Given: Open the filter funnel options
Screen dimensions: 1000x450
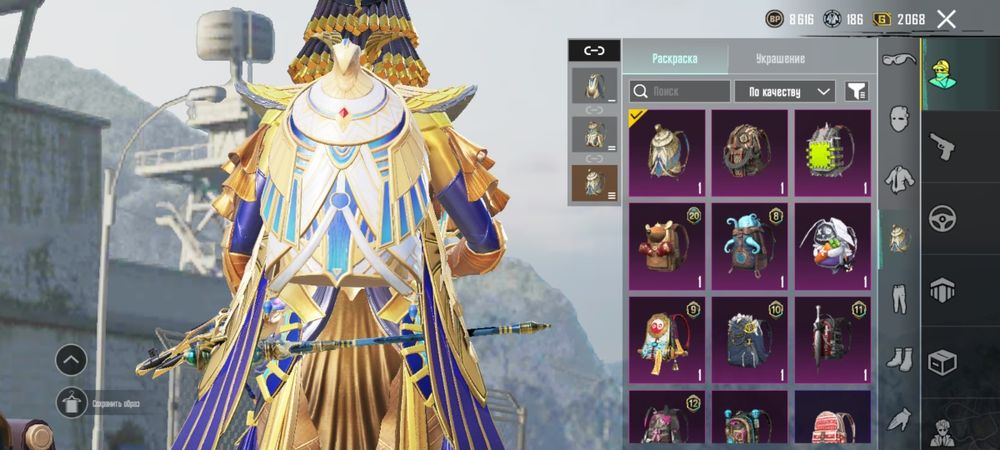Looking at the screenshot, I should tap(856, 92).
